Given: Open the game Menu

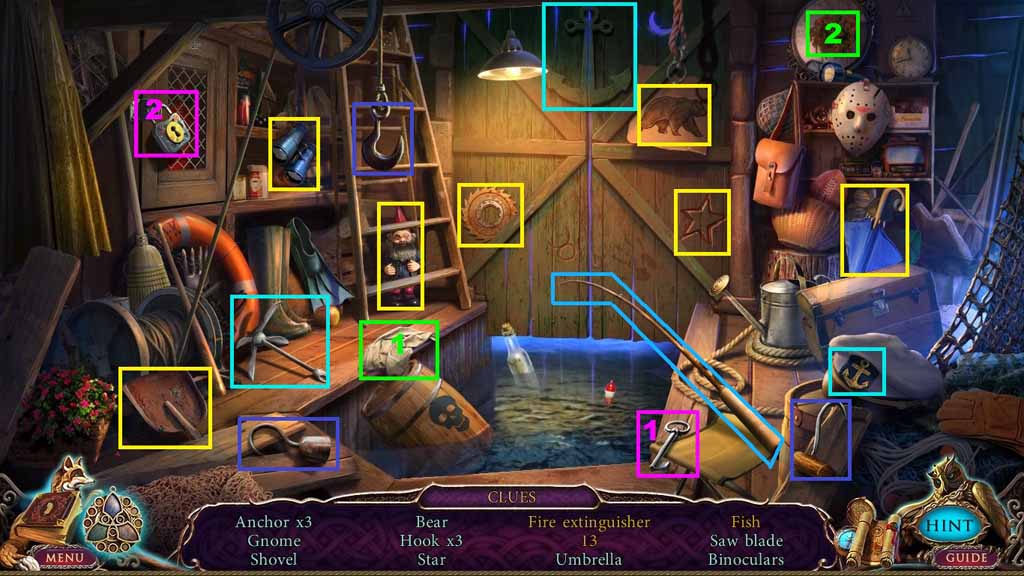Looking at the screenshot, I should 63,557.
